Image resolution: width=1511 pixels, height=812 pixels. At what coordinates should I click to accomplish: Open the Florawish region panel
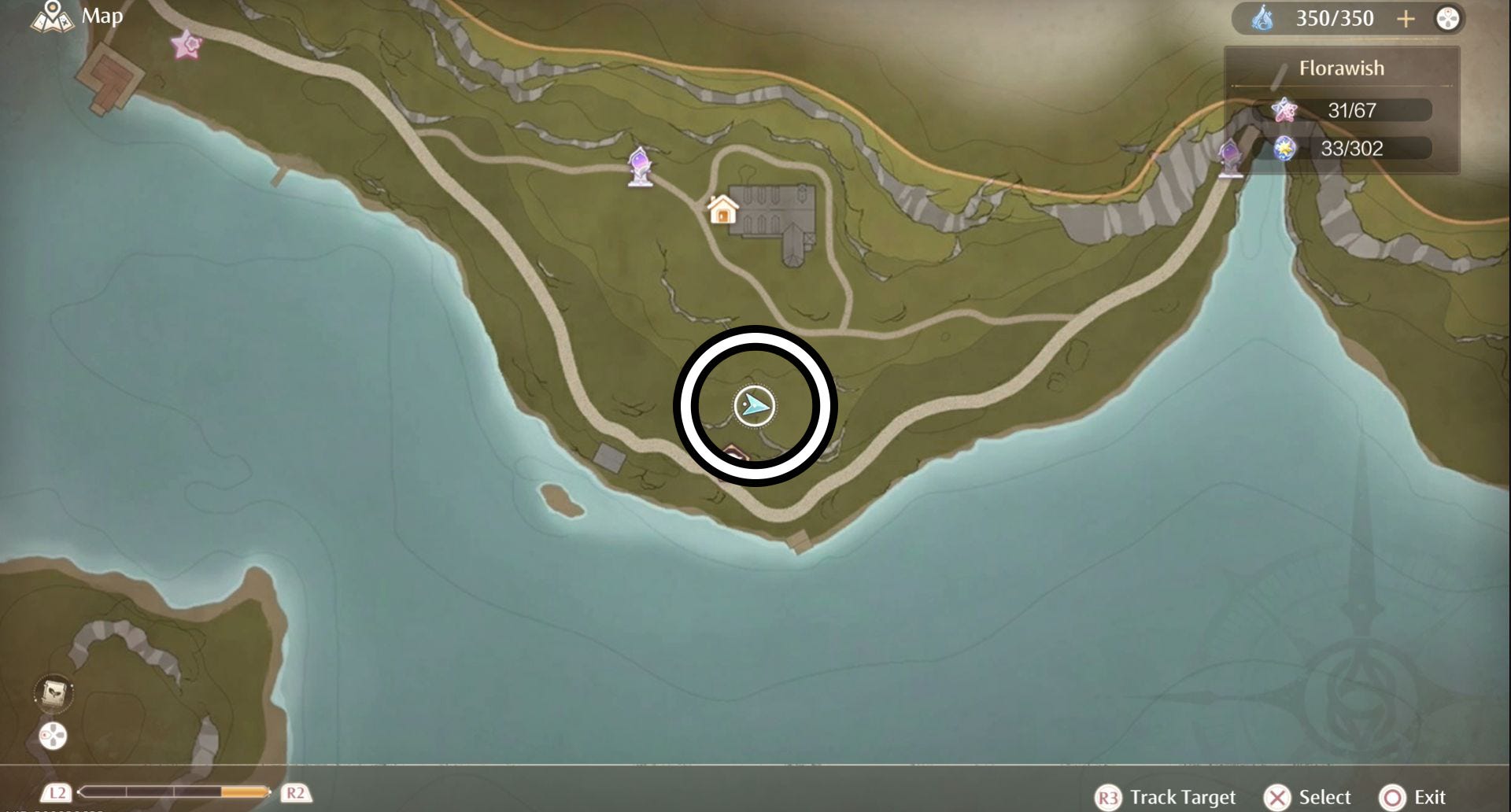1341,68
